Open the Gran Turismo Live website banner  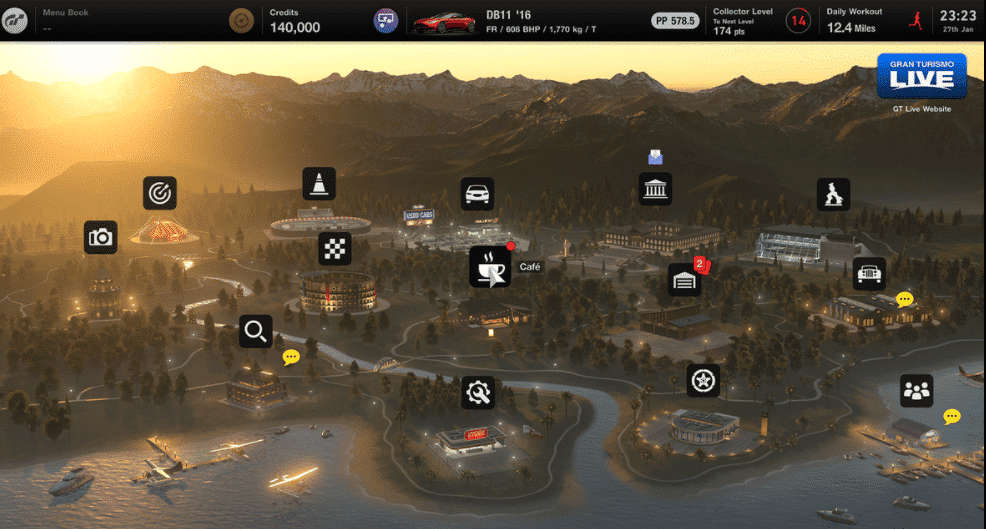pos(921,76)
